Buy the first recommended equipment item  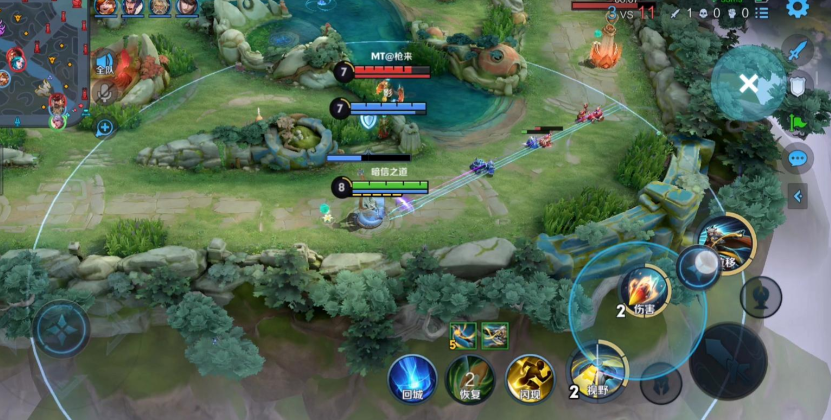463,335
